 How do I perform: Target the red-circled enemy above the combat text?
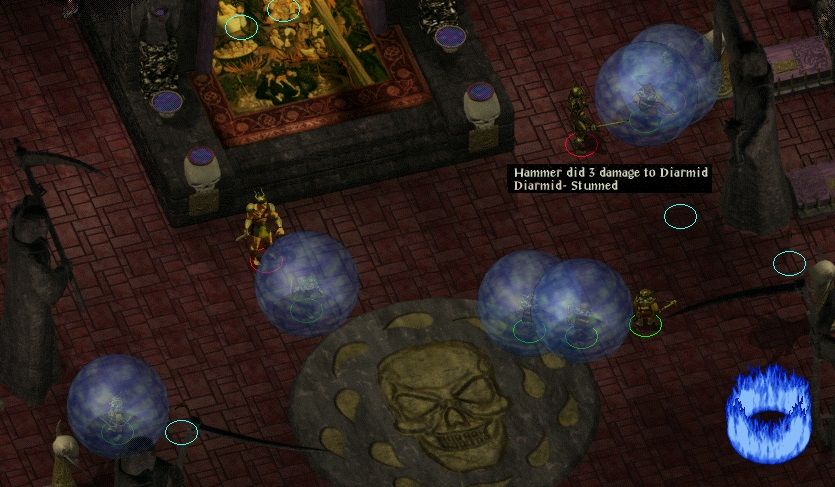578,120
